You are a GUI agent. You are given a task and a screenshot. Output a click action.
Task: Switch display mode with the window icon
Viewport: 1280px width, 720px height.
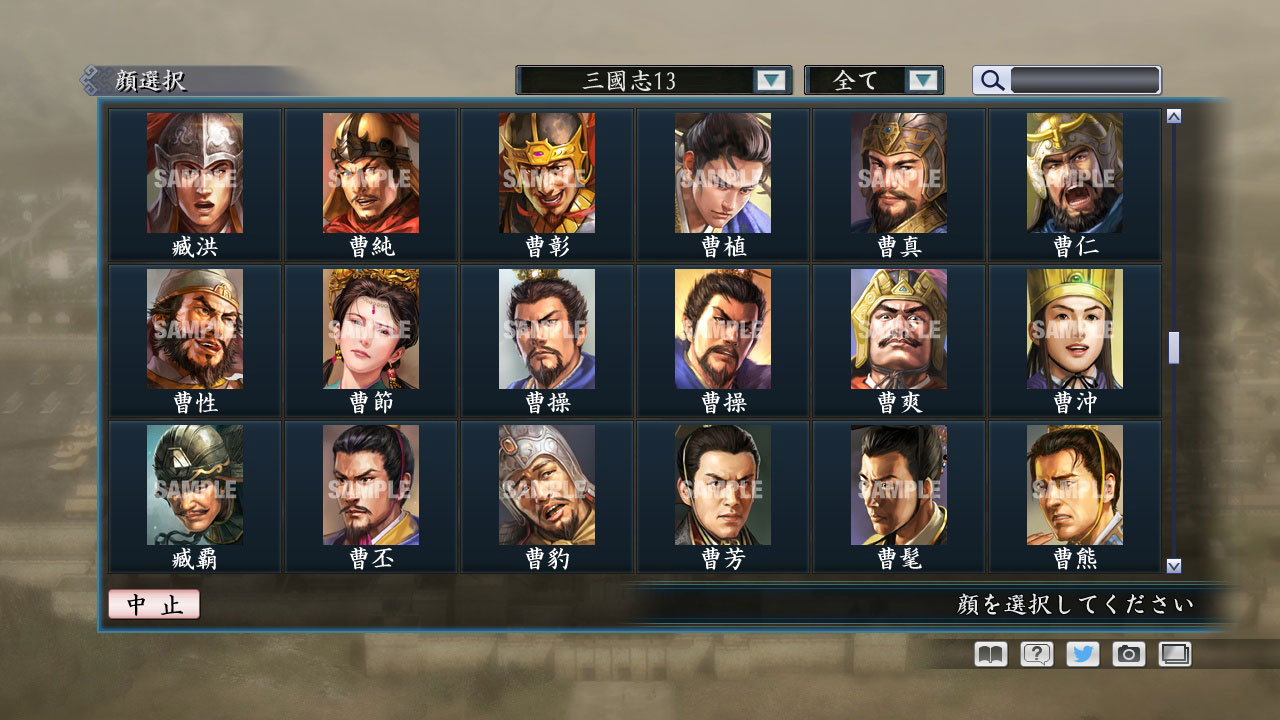point(1174,654)
